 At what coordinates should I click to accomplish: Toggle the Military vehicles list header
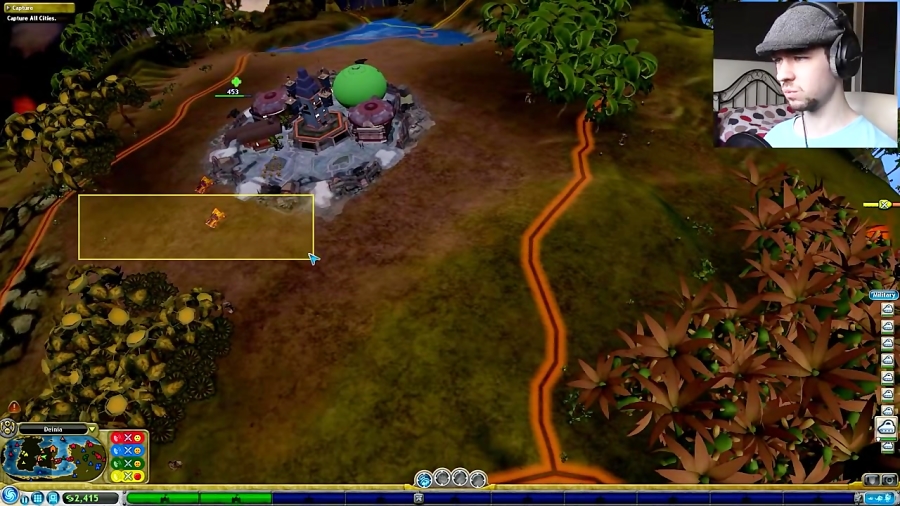click(884, 295)
